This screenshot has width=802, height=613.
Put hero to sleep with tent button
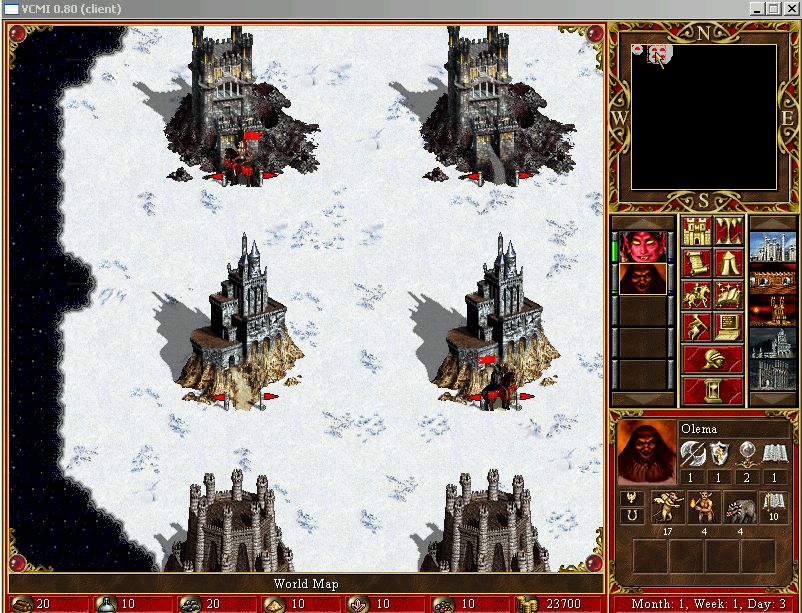point(727,264)
